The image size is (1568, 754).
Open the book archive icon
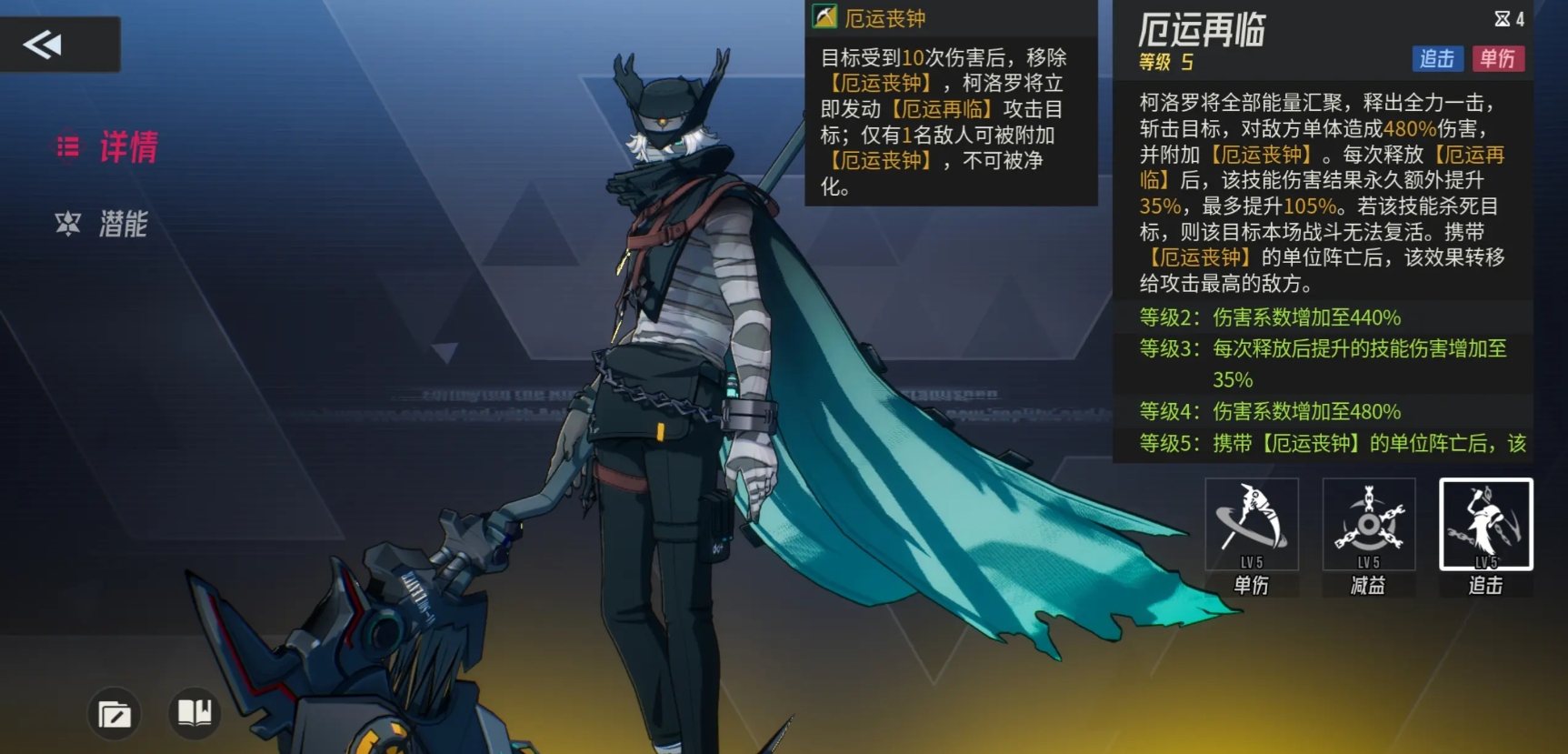pyautogui.click(x=195, y=712)
